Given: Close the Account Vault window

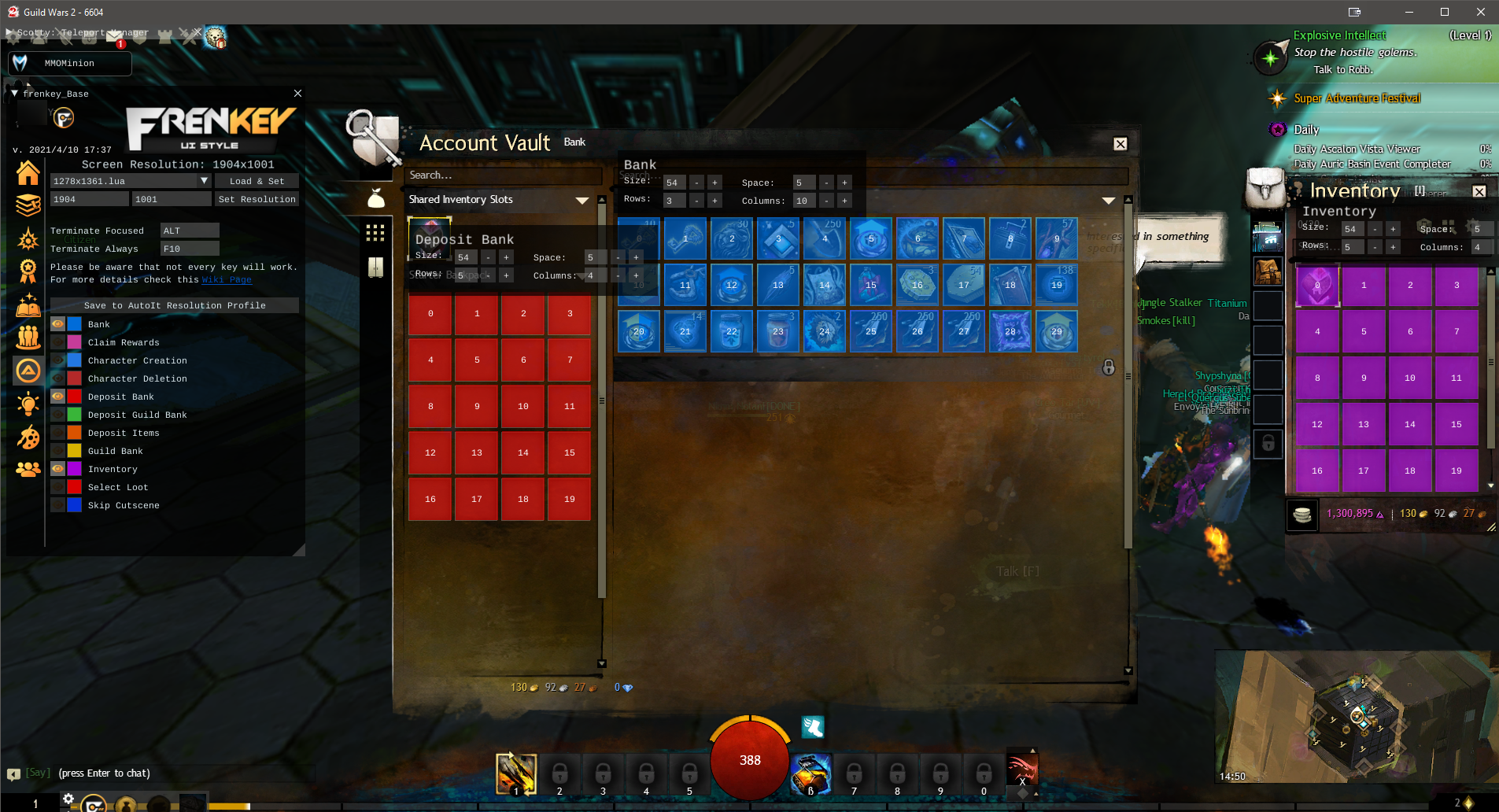Looking at the screenshot, I should click(x=1120, y=144).
